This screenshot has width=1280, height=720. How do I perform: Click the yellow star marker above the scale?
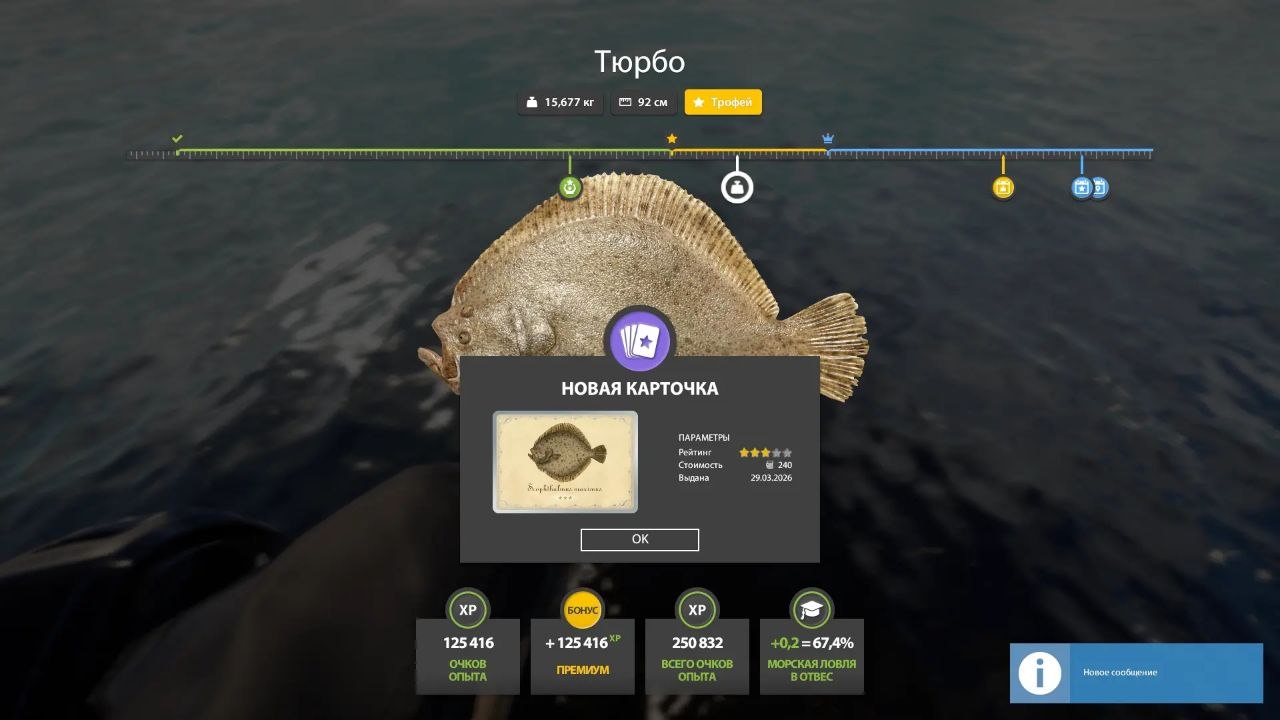[x=671, y=139]
